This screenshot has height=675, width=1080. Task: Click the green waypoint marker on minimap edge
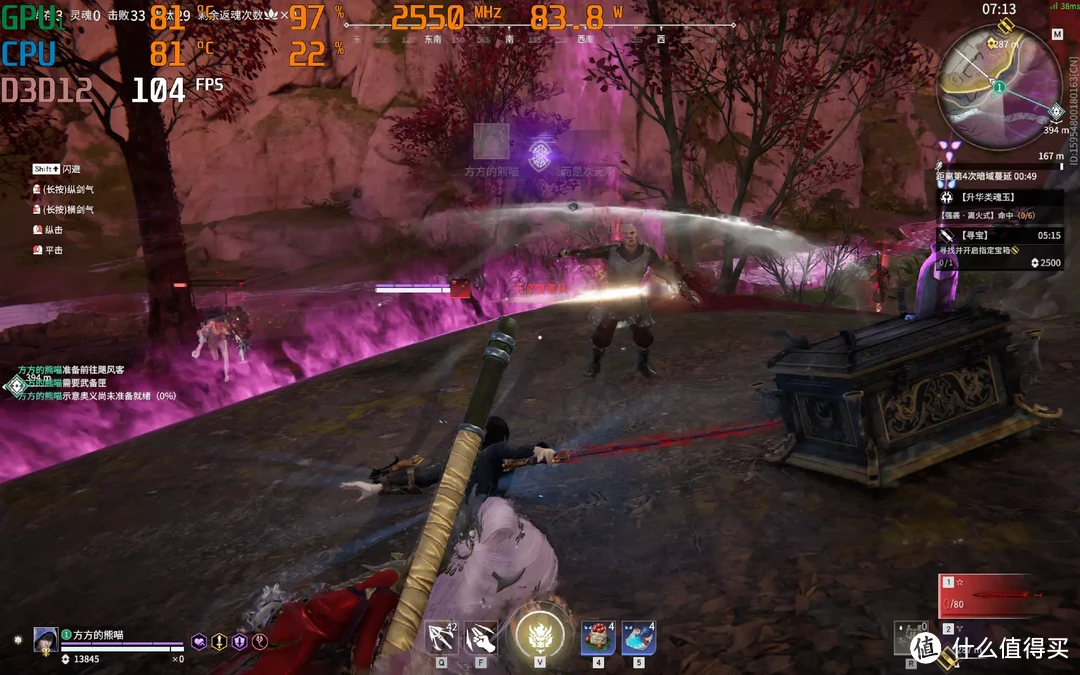tap(1056, 111)
